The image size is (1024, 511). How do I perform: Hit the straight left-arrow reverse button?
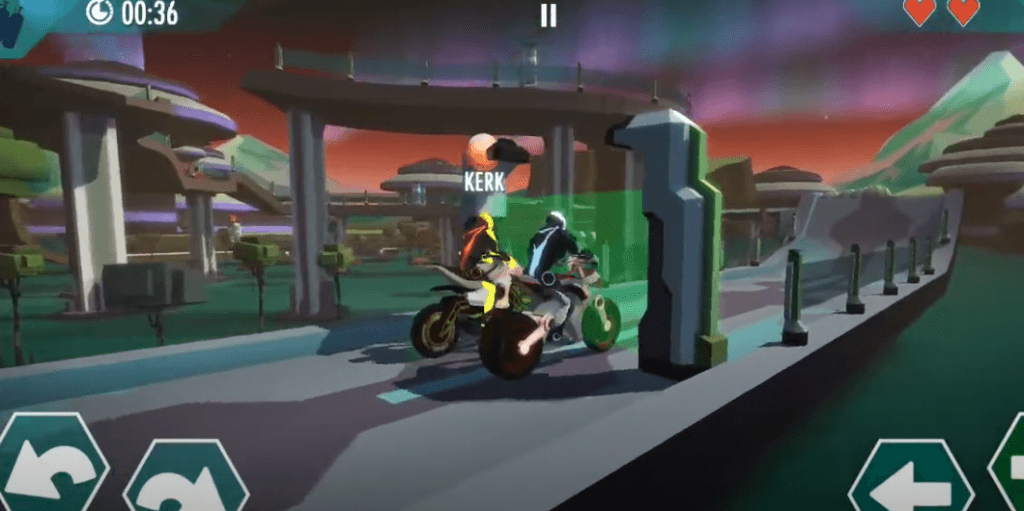coord(910,481)
